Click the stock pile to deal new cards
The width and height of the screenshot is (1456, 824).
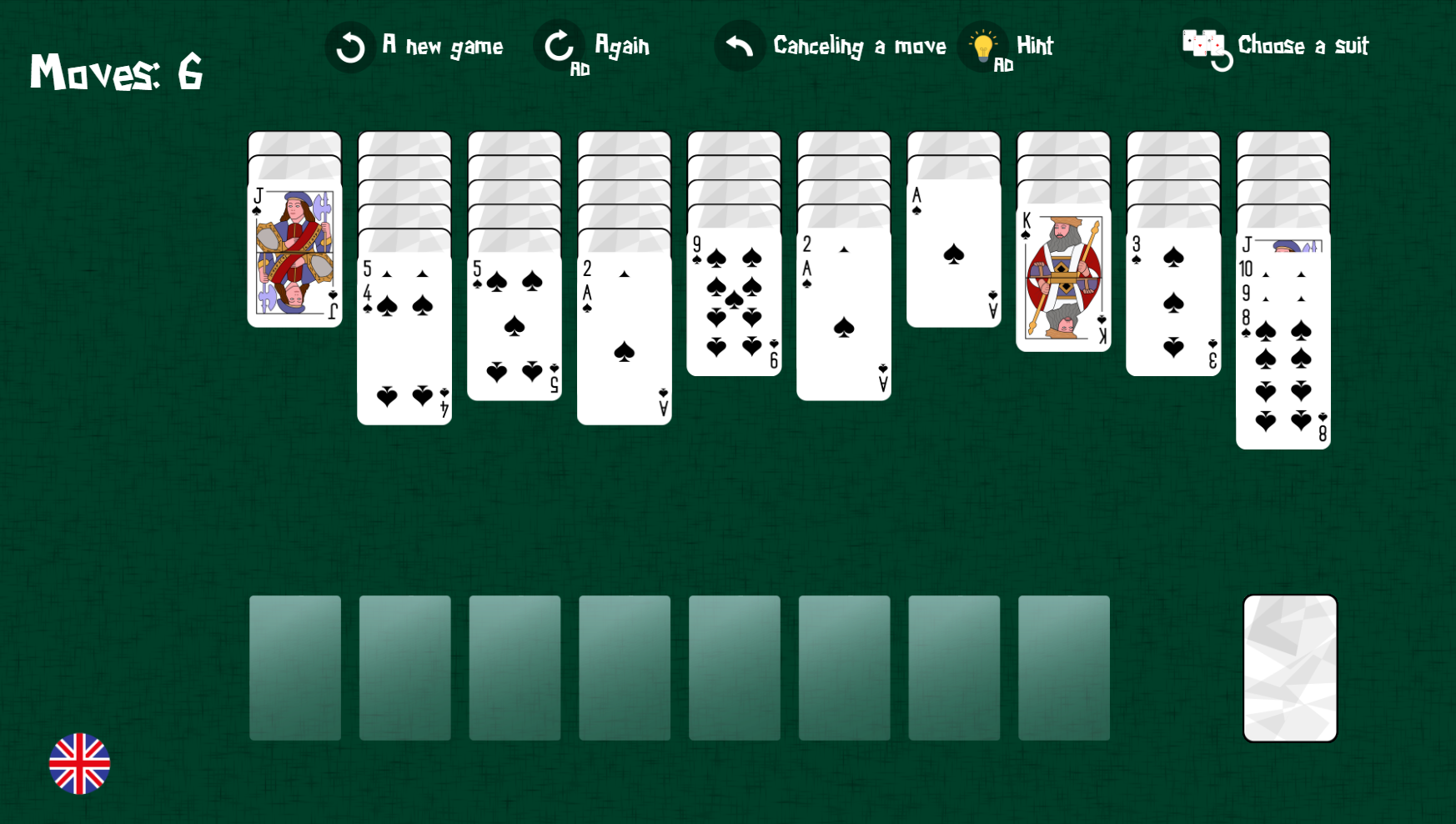tap(1290, 665)
